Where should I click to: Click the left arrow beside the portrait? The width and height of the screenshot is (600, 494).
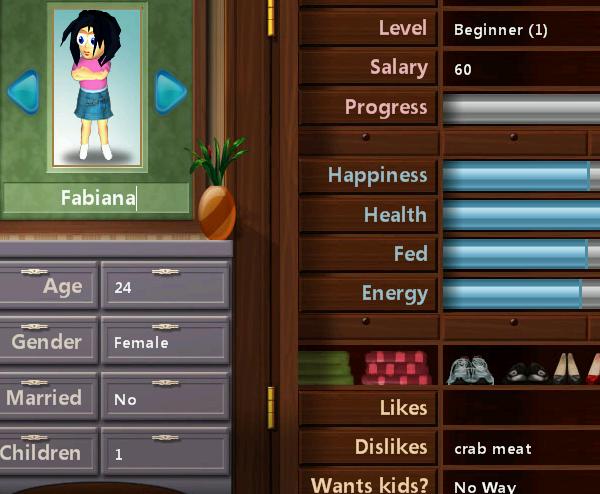click(22, 92)
